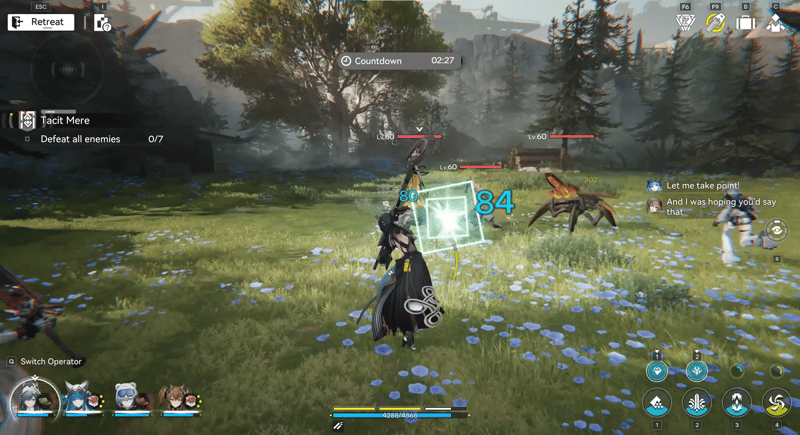Screen dimensions: 800x435
Task: Select the Tacit Mere objective tracker
Action: point(64,120)
